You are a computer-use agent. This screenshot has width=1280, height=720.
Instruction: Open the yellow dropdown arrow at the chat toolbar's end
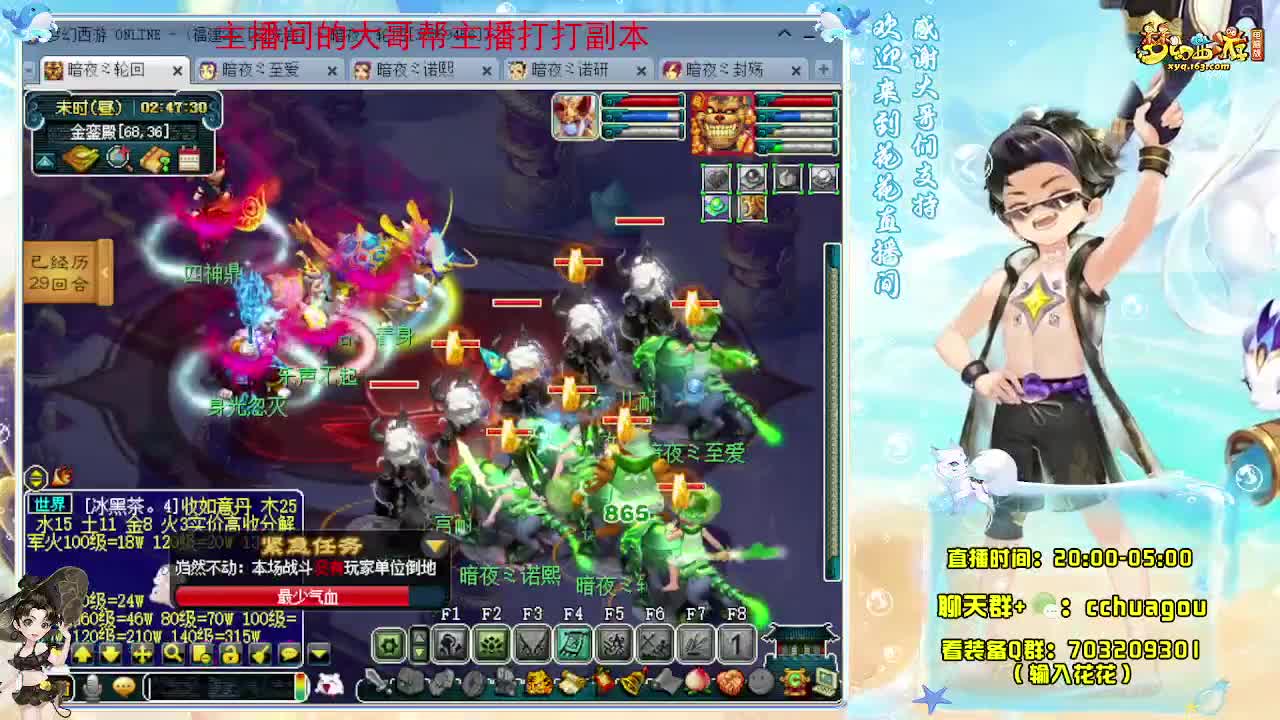[x=318, y=654]
